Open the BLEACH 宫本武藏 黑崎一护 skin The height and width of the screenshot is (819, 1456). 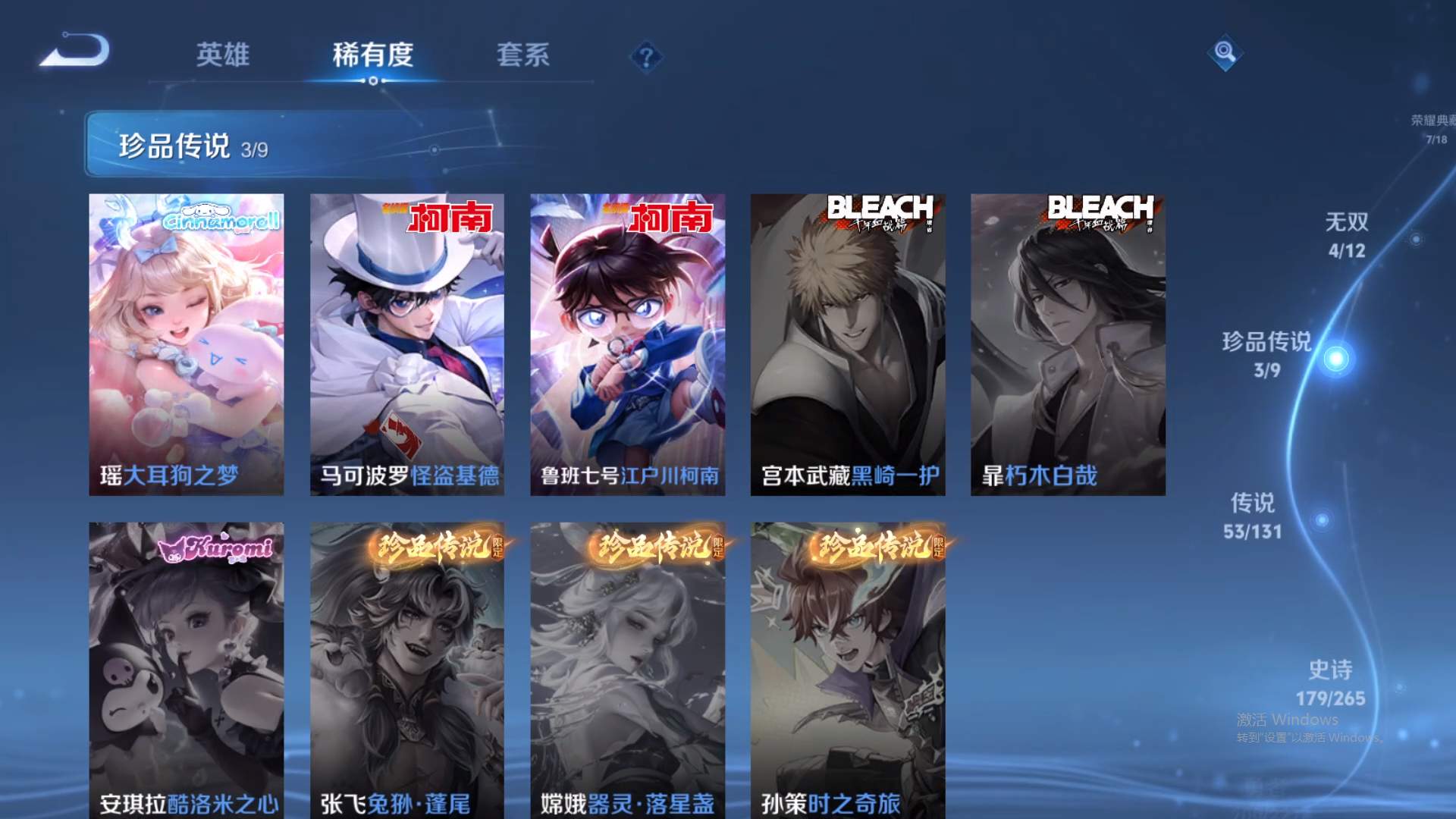click(x=846, y=341)
